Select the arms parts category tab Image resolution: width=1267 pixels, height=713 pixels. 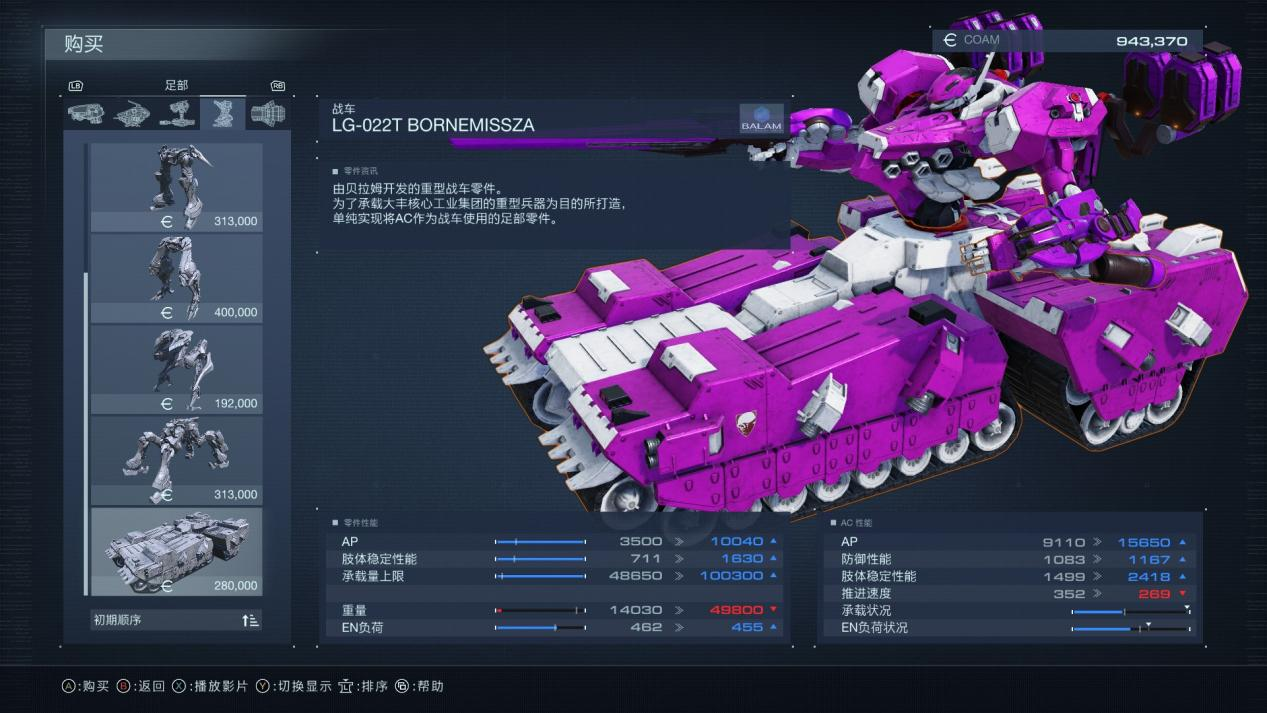(177, 113)
